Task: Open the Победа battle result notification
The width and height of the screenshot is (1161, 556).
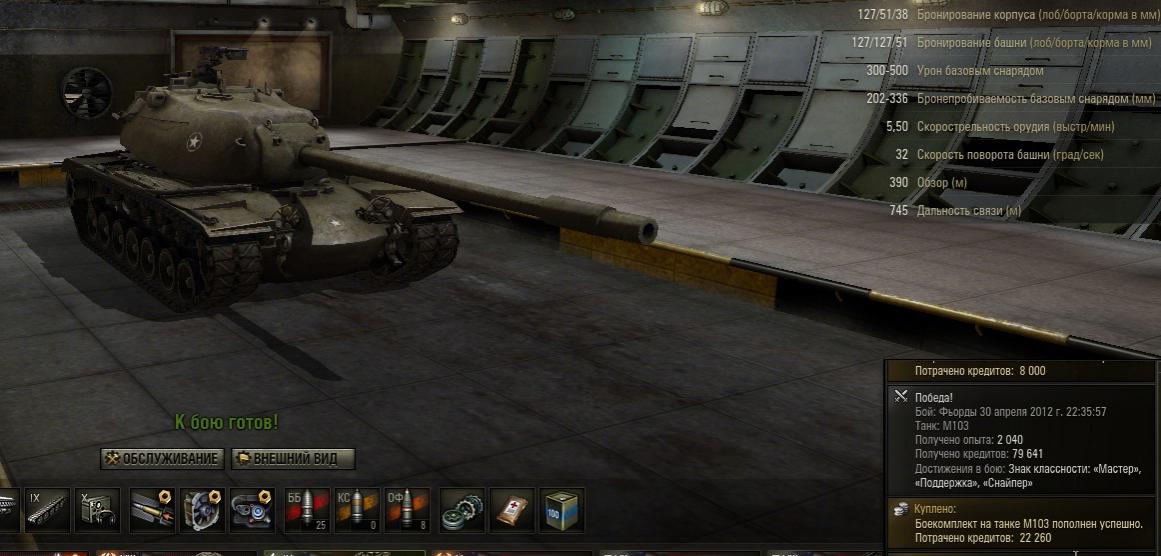Action: pos(1022,440)
